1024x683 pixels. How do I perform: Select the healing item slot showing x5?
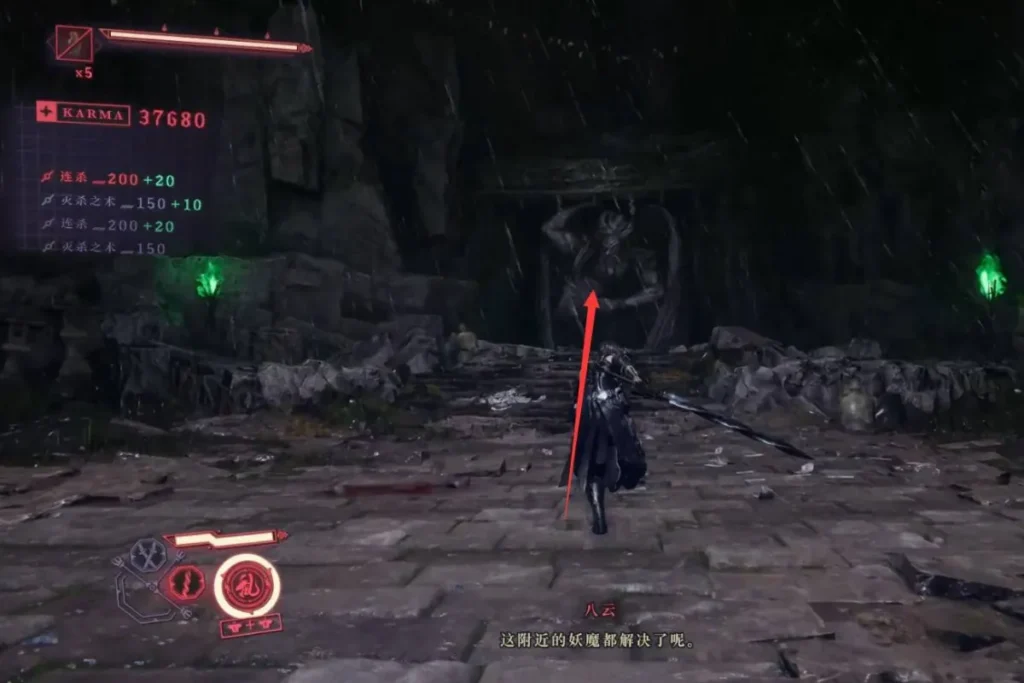pos(74,44)
